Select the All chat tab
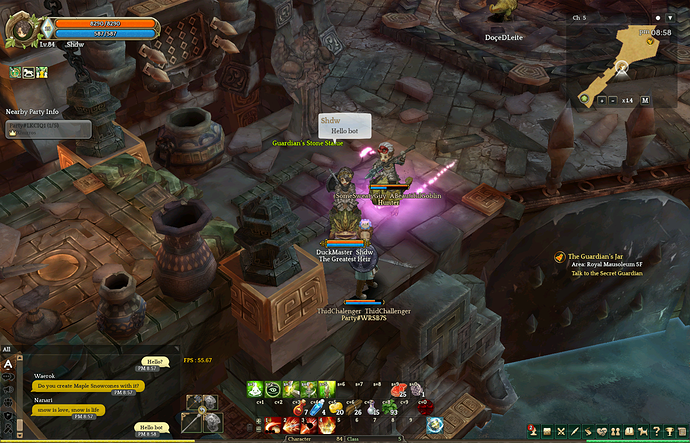The width and height of the screenshot is (690, 443). coord(7,349)
